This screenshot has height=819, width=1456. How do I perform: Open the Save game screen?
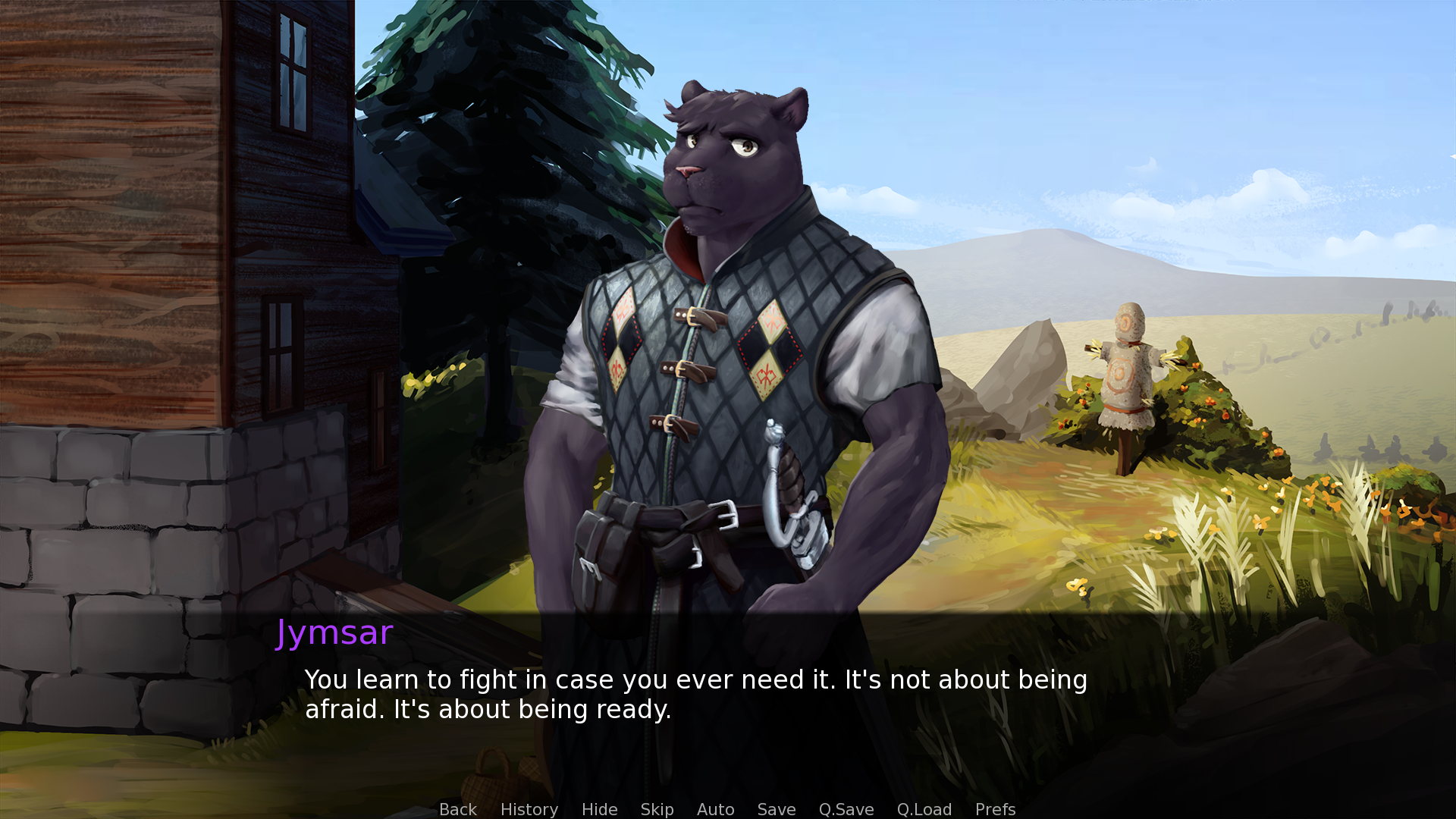776,809
